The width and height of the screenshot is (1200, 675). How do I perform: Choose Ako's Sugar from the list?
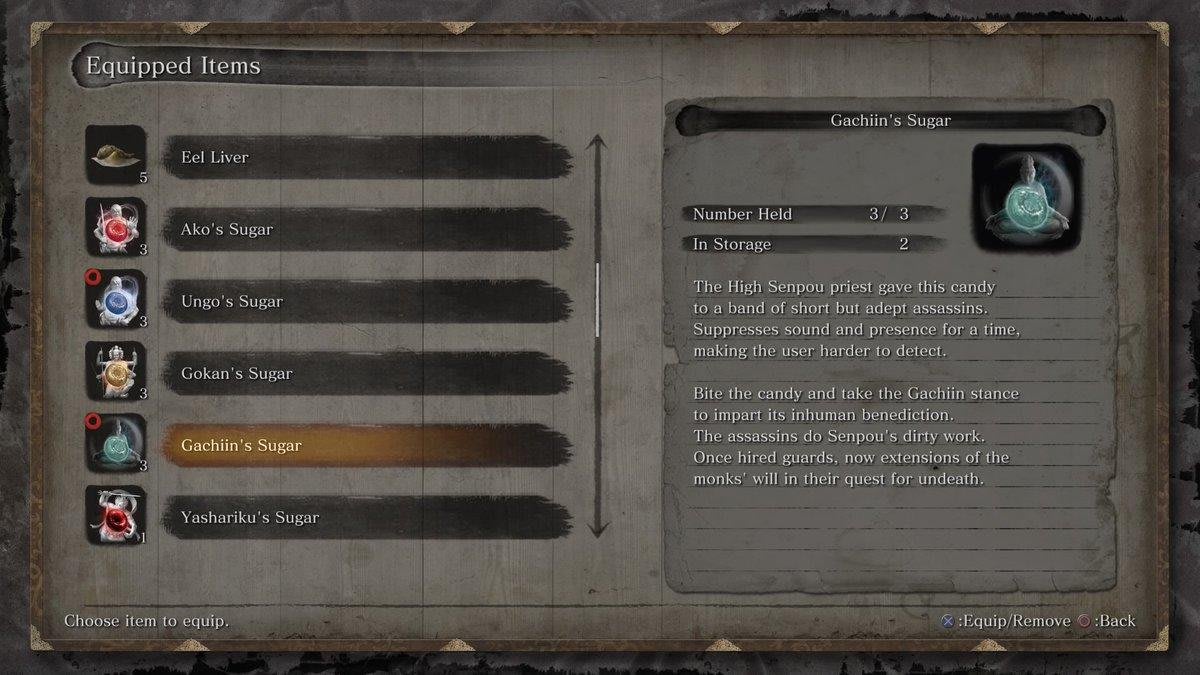(x=366, y=230)
